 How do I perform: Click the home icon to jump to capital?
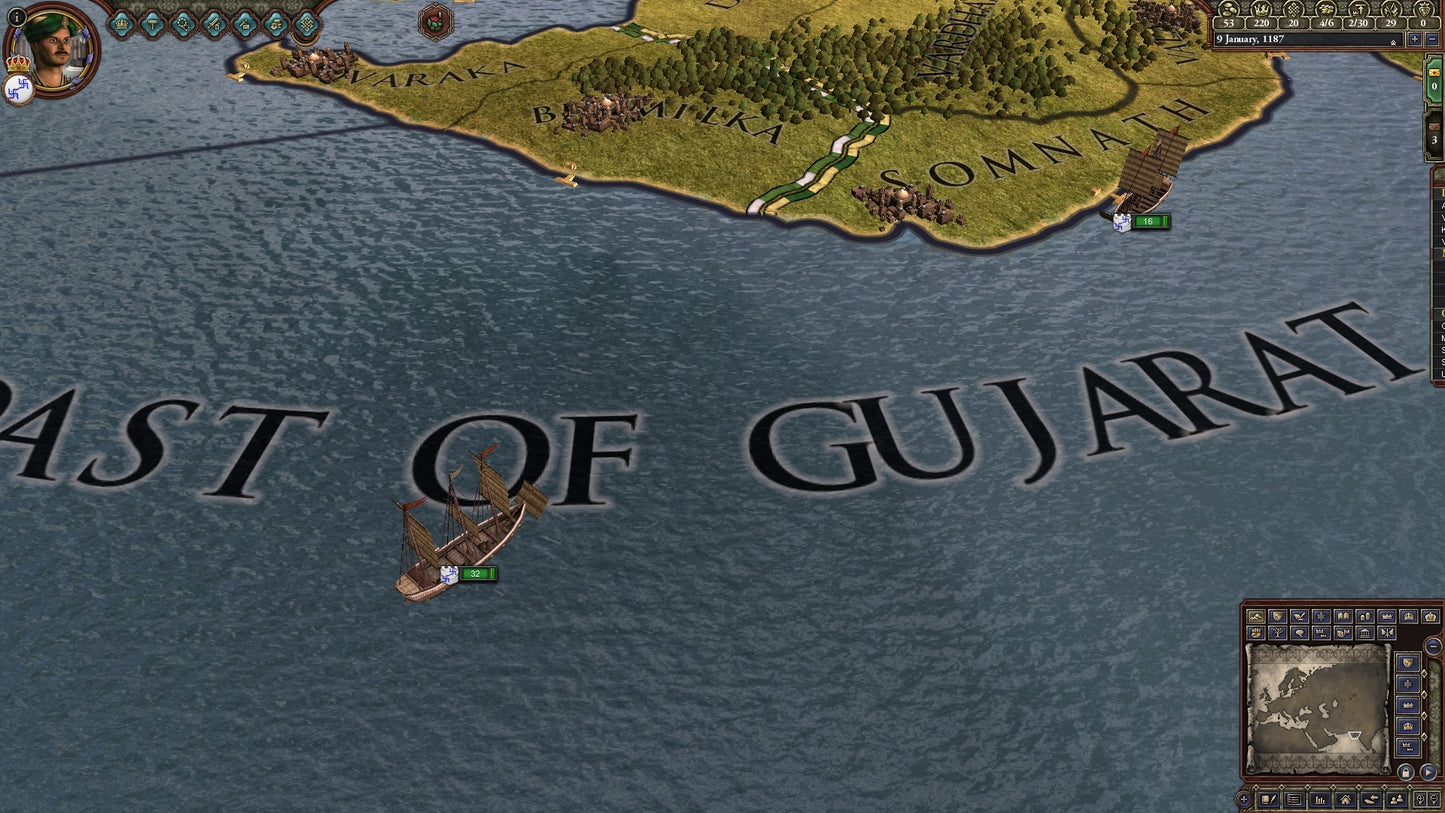click(x=1344, y=800)
